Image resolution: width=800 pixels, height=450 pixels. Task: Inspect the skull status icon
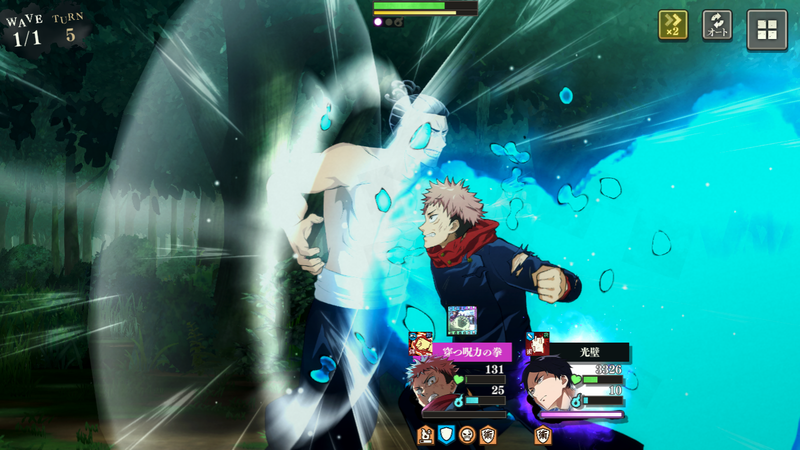click(467, 434)
